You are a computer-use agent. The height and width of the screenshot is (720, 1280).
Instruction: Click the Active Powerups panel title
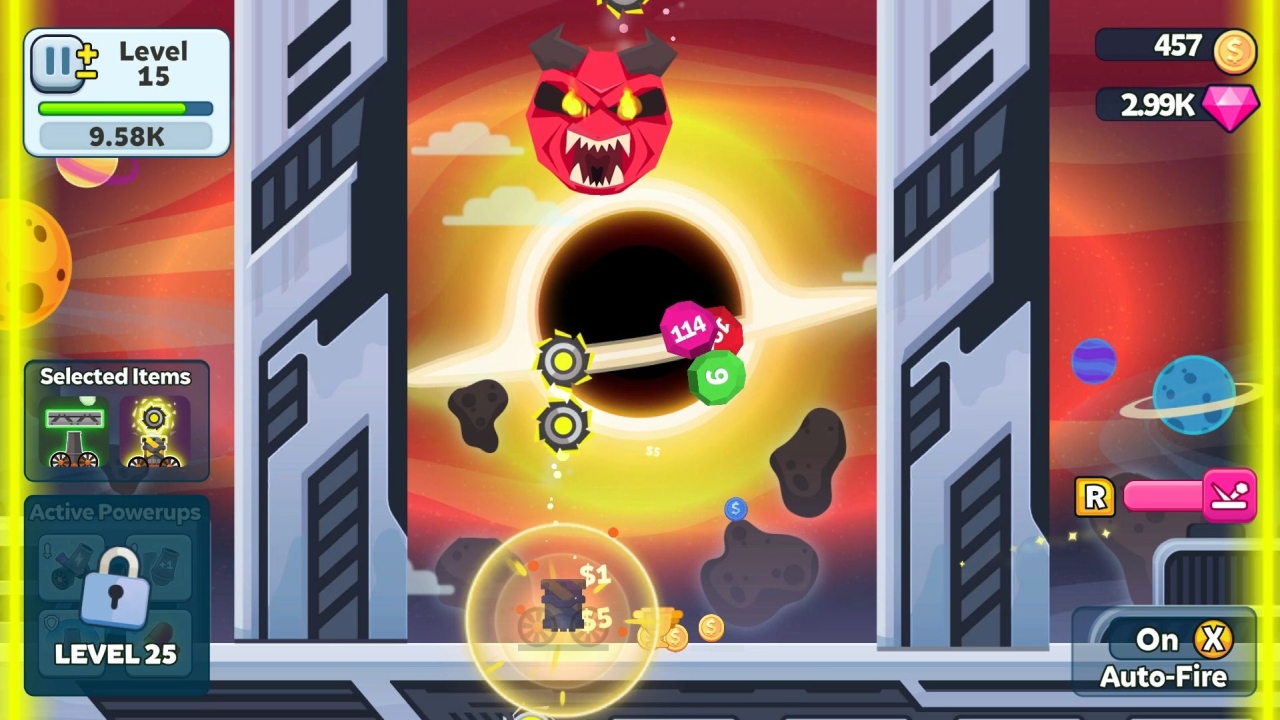click(116, 513)
